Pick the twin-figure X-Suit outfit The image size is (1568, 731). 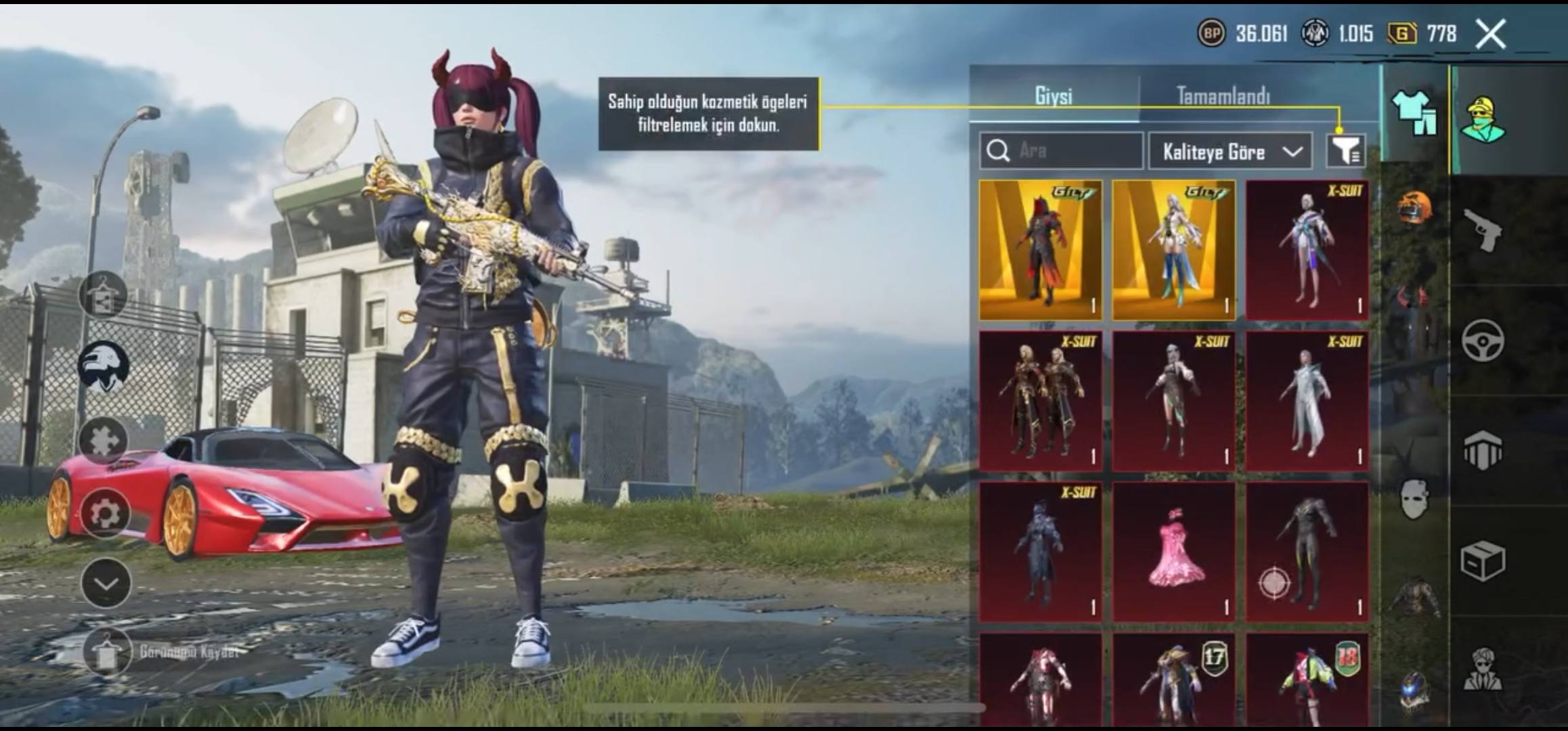pyautogui.click(x=1041, y=401)
